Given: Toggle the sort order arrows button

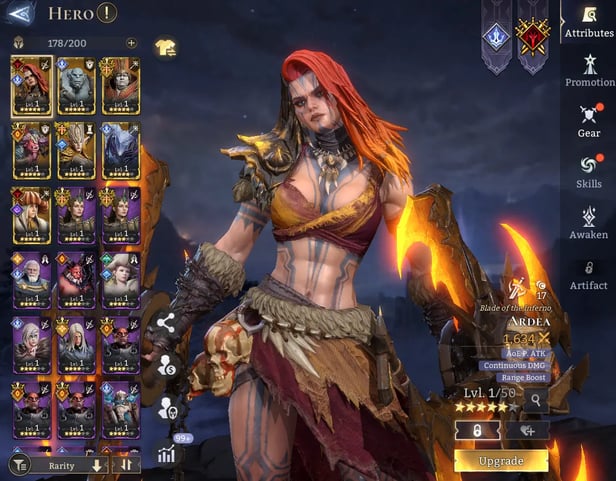Looking at the screenshot, I should click(x=127, y=465).
